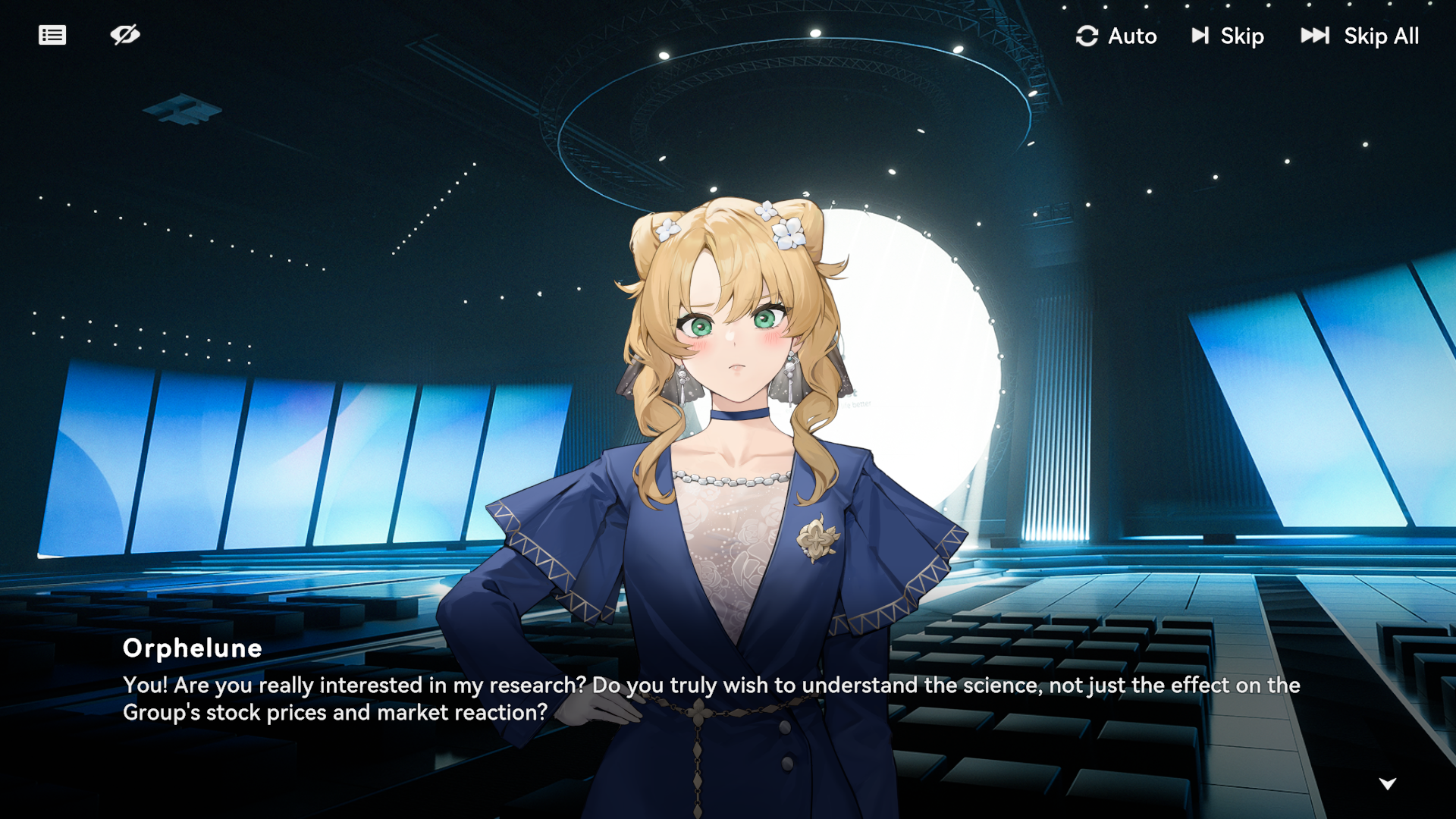Hide the dialogue interface with eye icon
This screenshot has width=1456, height=819.
pyautogui.click(x=125, y=35)
